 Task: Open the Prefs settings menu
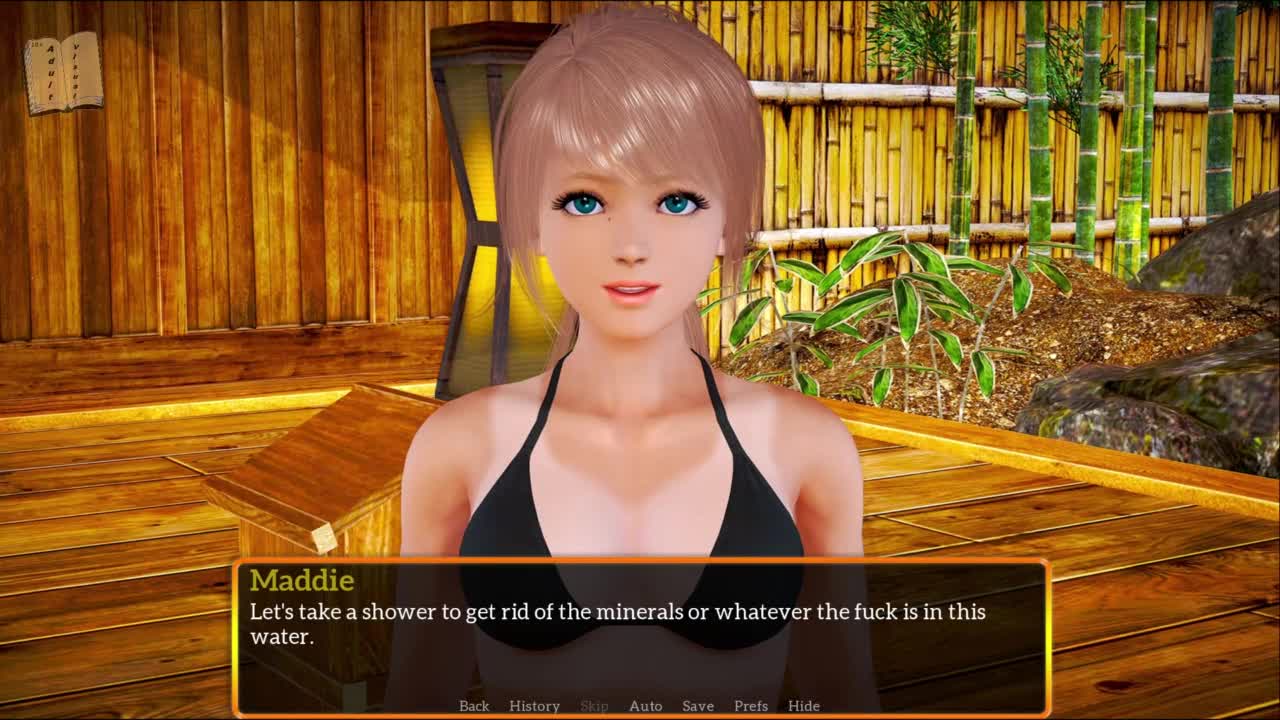point(751,706)
